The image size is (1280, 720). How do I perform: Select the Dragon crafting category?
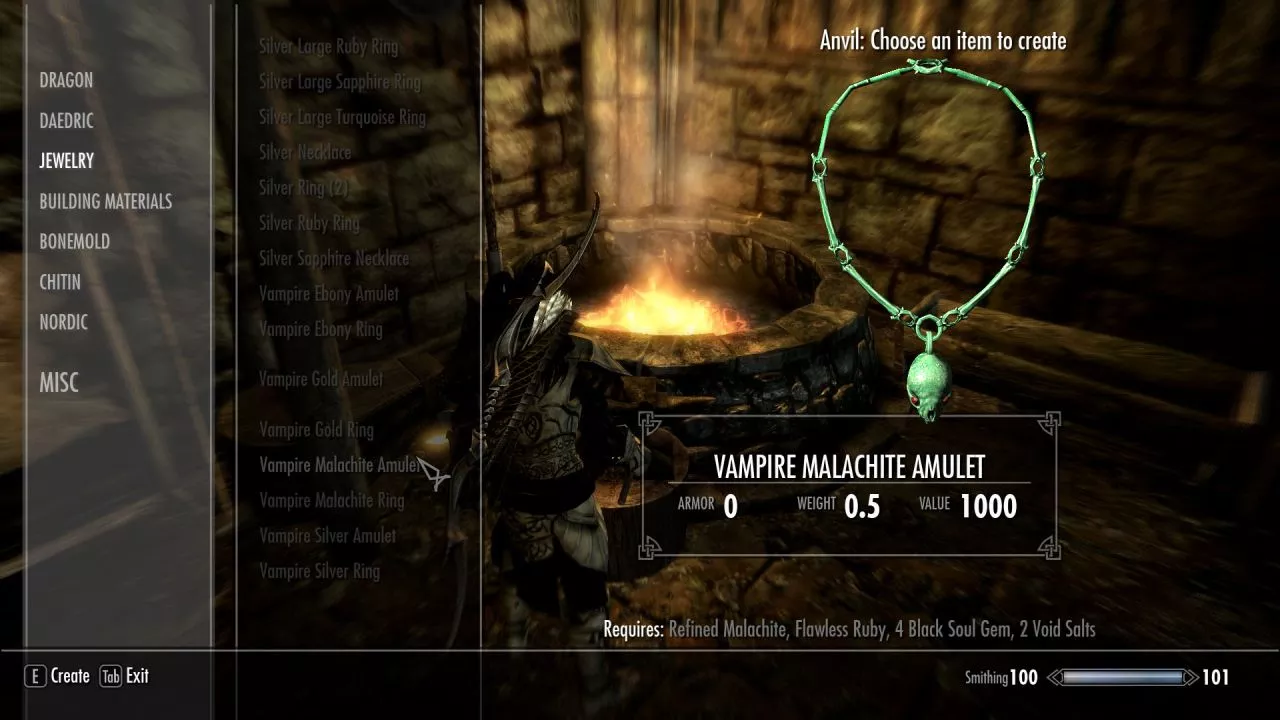pos(66,81)
